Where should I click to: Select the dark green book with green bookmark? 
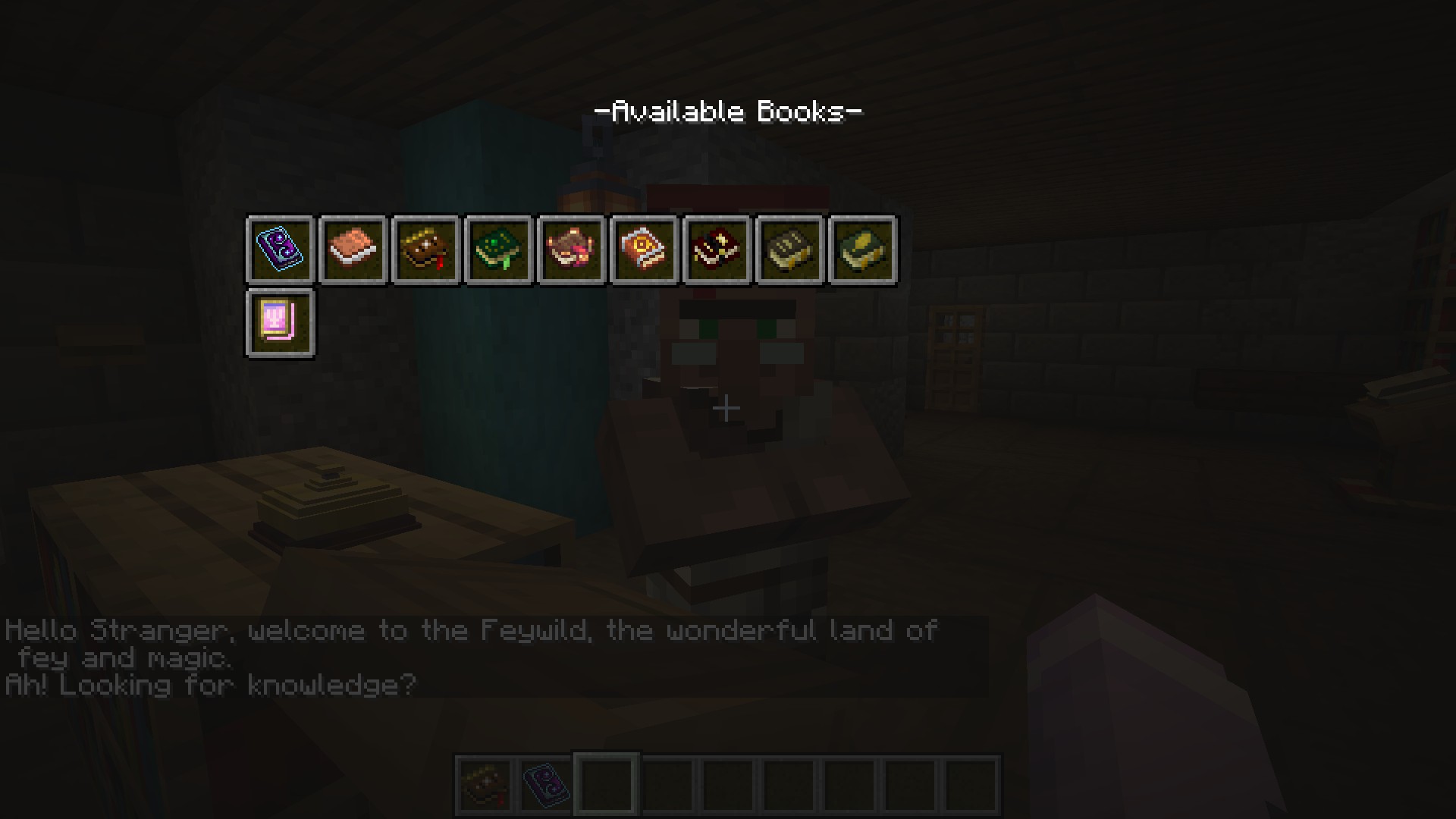(x=498, y=250)
